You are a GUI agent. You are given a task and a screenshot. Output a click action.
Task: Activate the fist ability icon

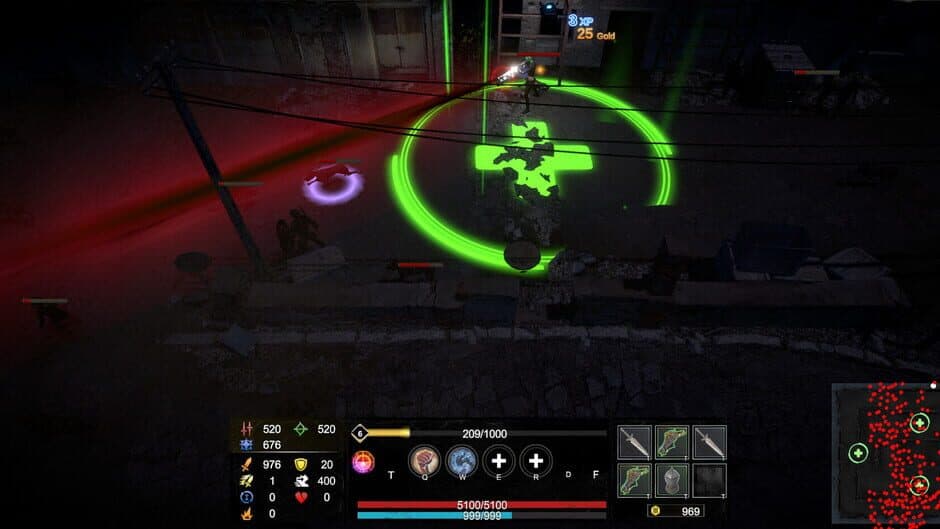(425, 460)
